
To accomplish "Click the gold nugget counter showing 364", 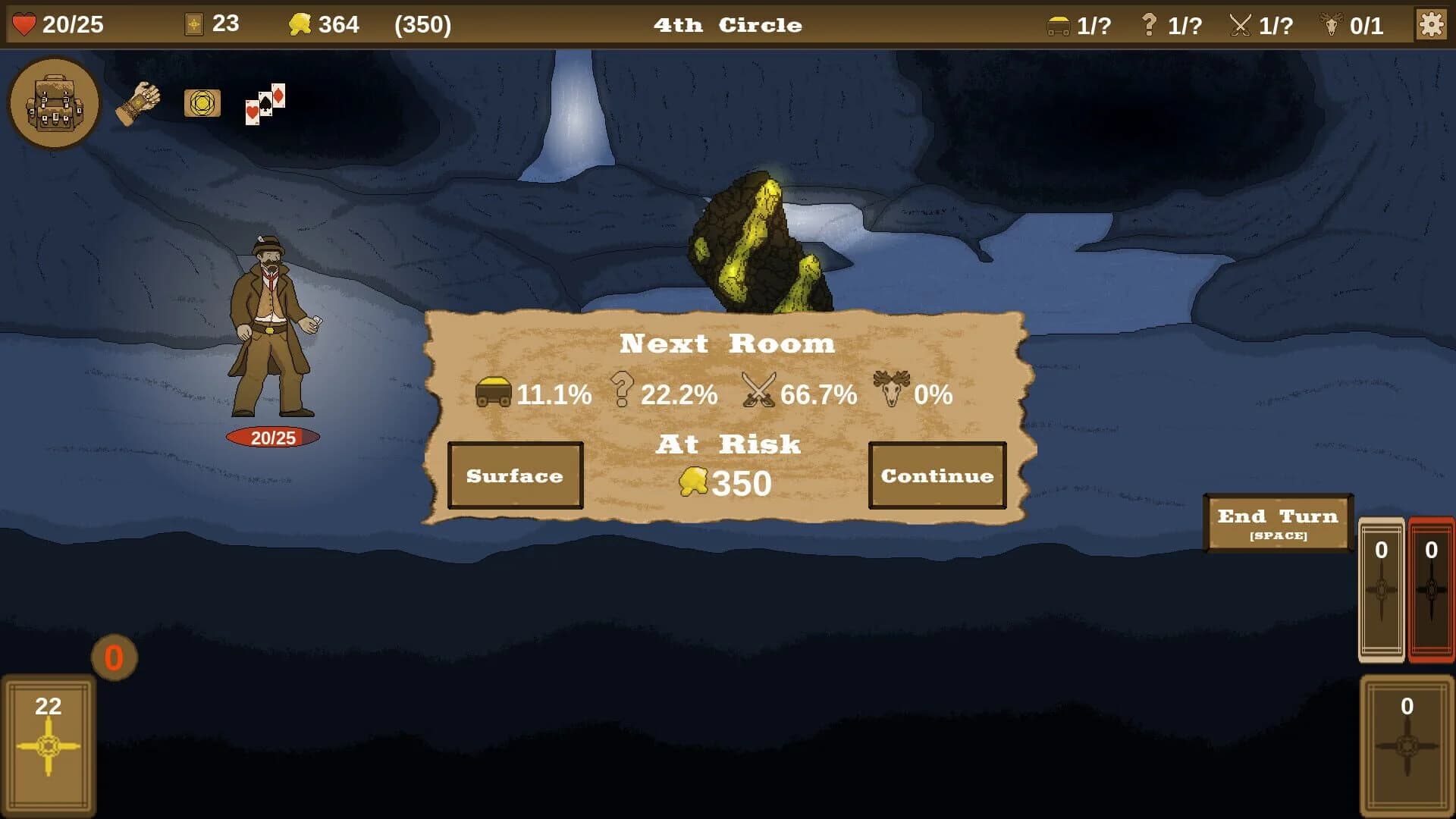I will [318, 23].
